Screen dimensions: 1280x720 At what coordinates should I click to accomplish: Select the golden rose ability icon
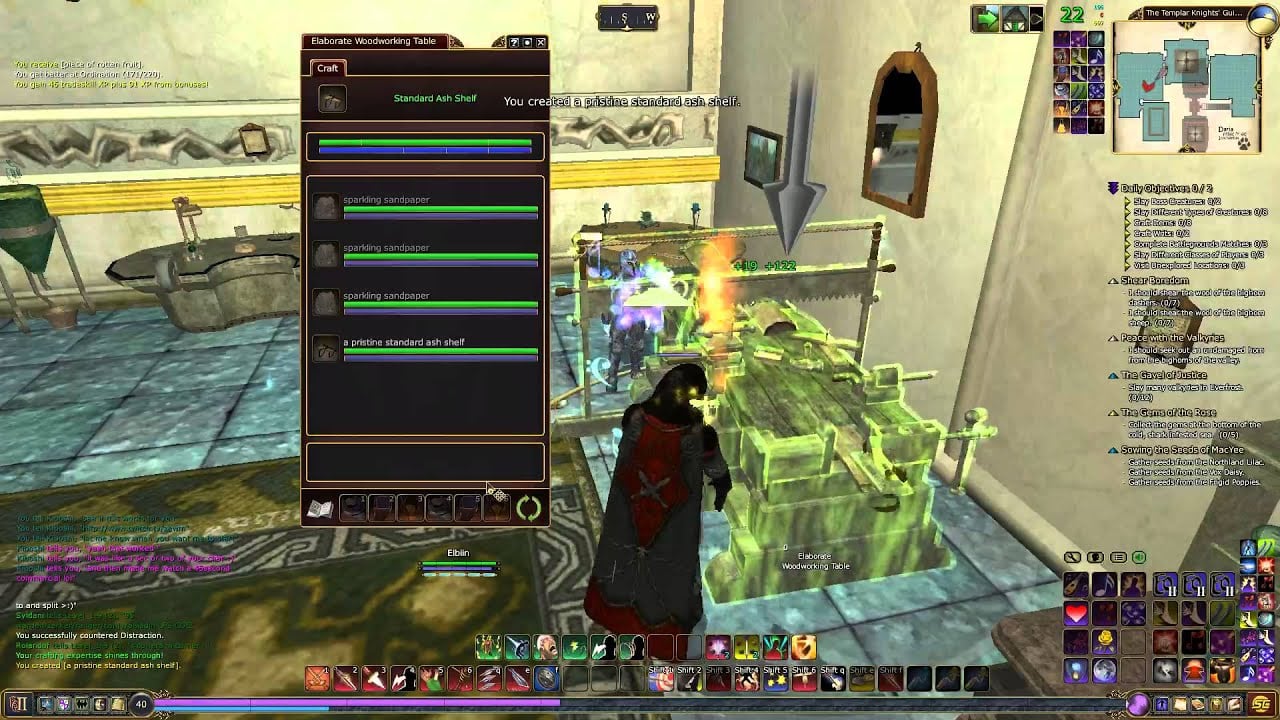pyautogui.click(x=1105, y=640)
